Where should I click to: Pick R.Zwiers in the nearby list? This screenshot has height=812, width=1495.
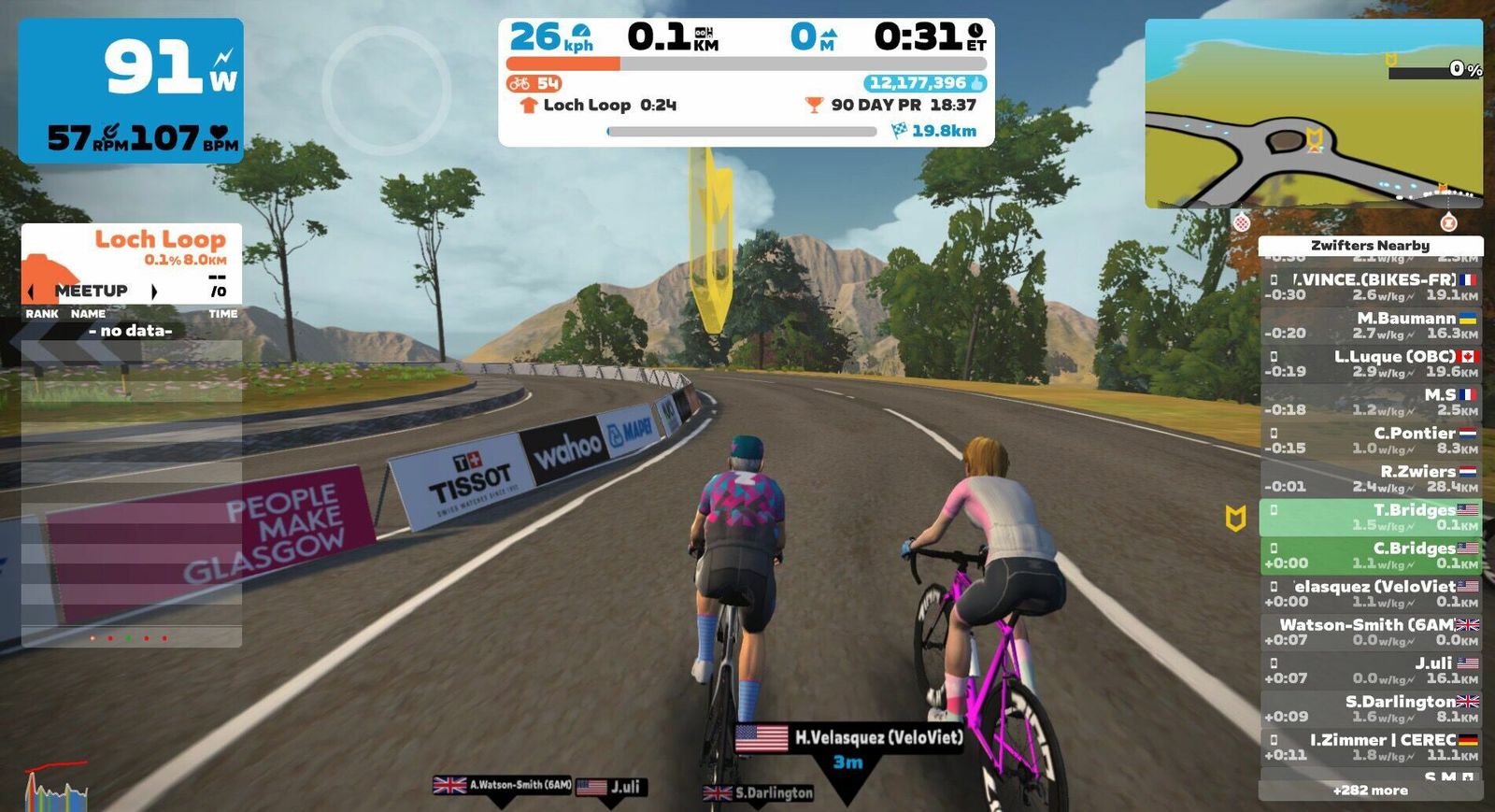pos(1370,478)
